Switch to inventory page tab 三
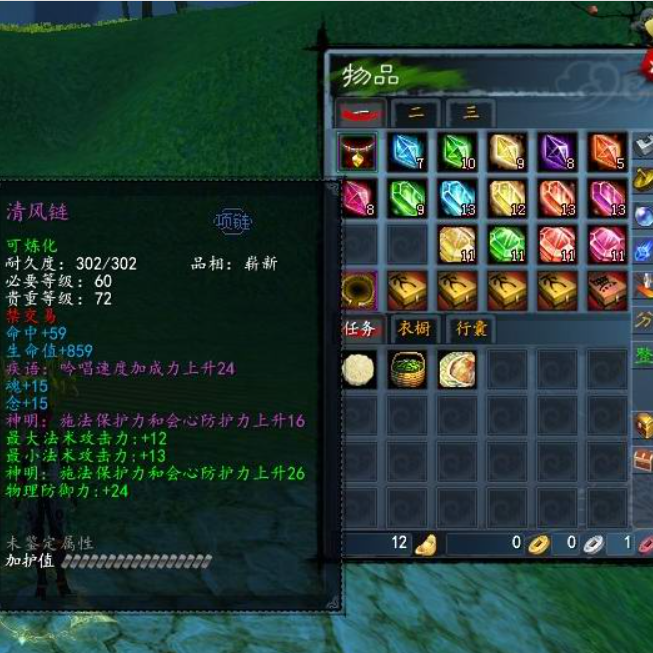653x653 pixels. tap(470, 113)
